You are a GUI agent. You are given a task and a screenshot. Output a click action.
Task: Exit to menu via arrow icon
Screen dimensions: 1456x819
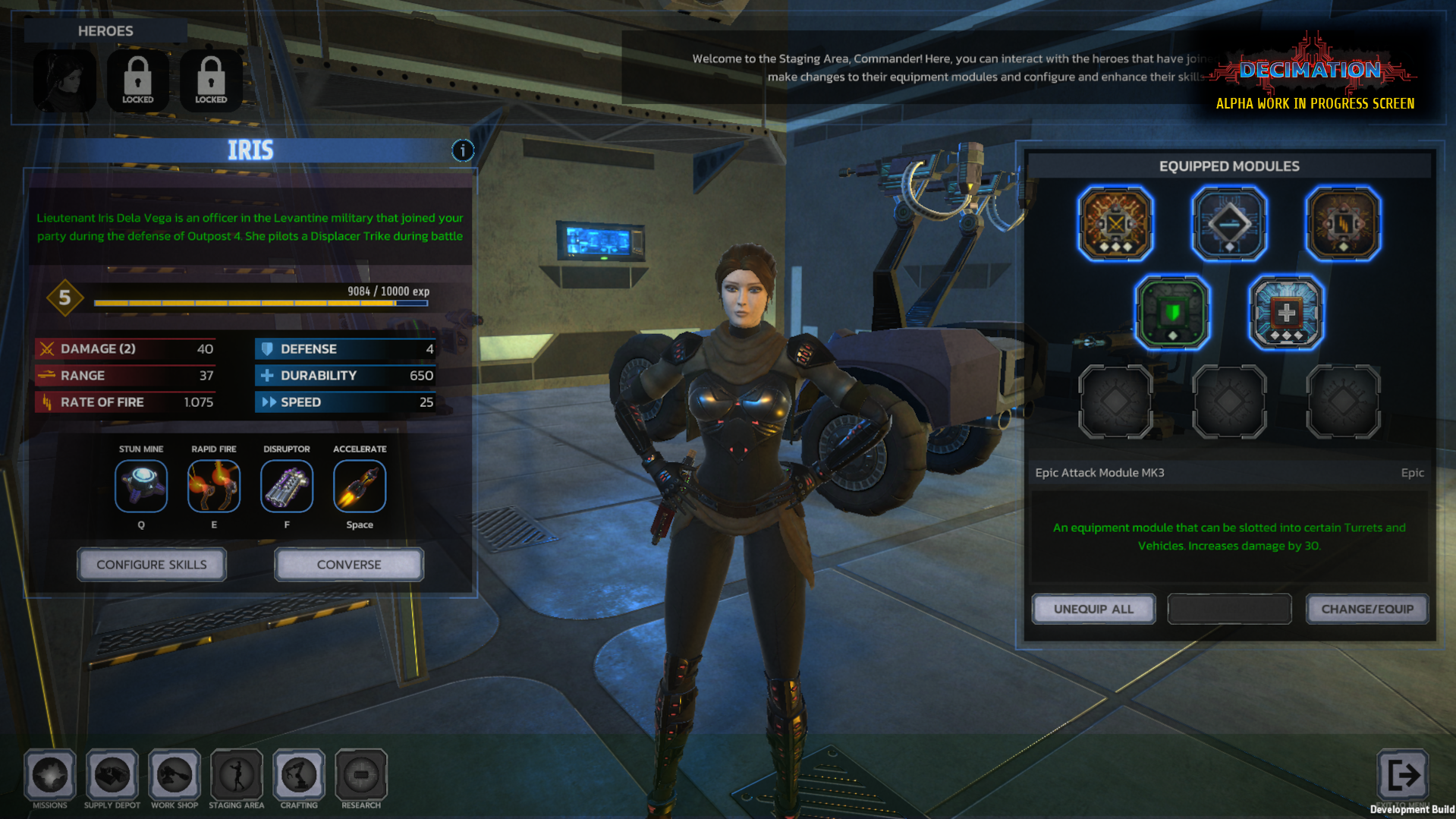coord(1402,775)
